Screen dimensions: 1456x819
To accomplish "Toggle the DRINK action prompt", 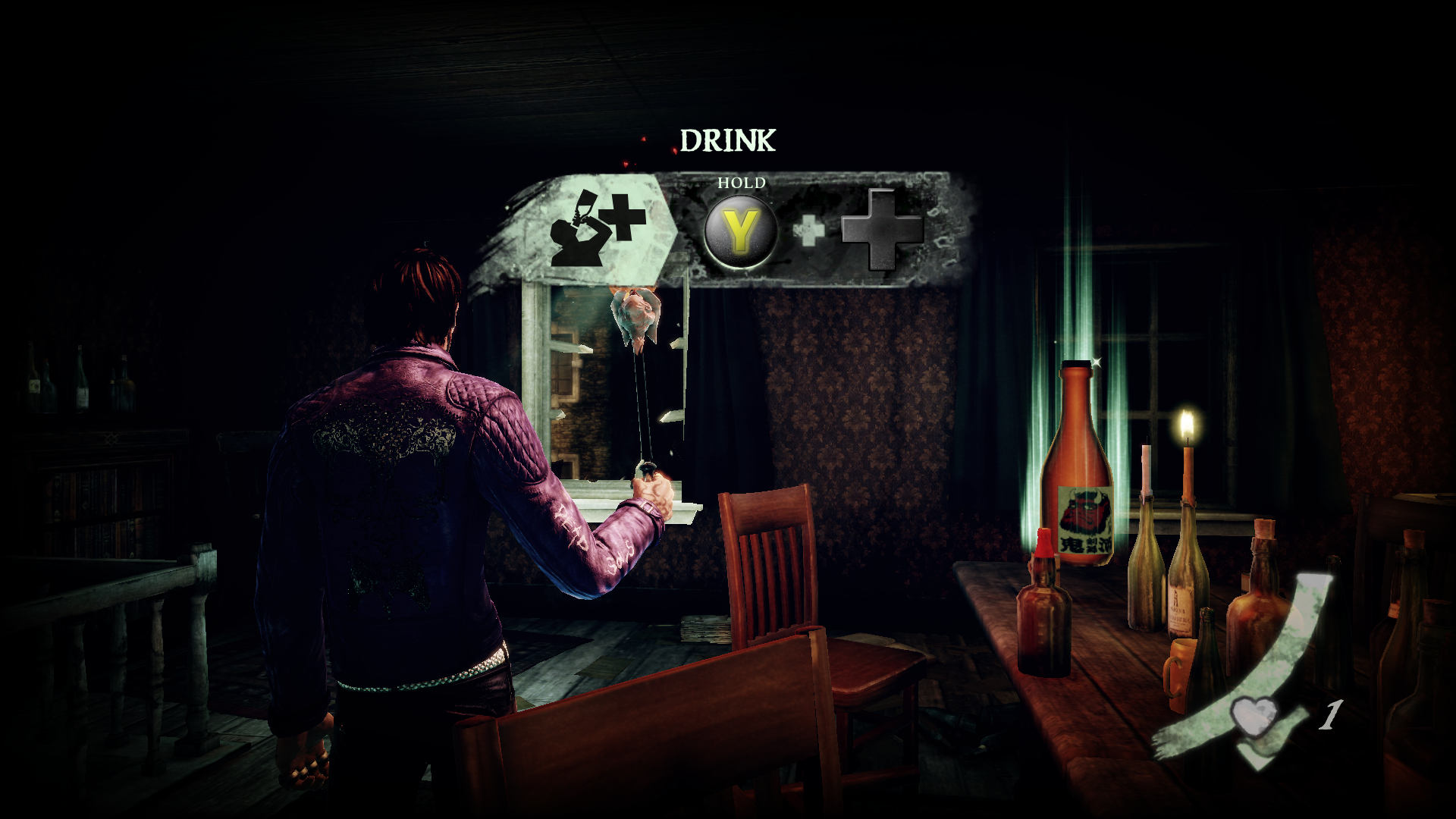I will coord(728,139).
